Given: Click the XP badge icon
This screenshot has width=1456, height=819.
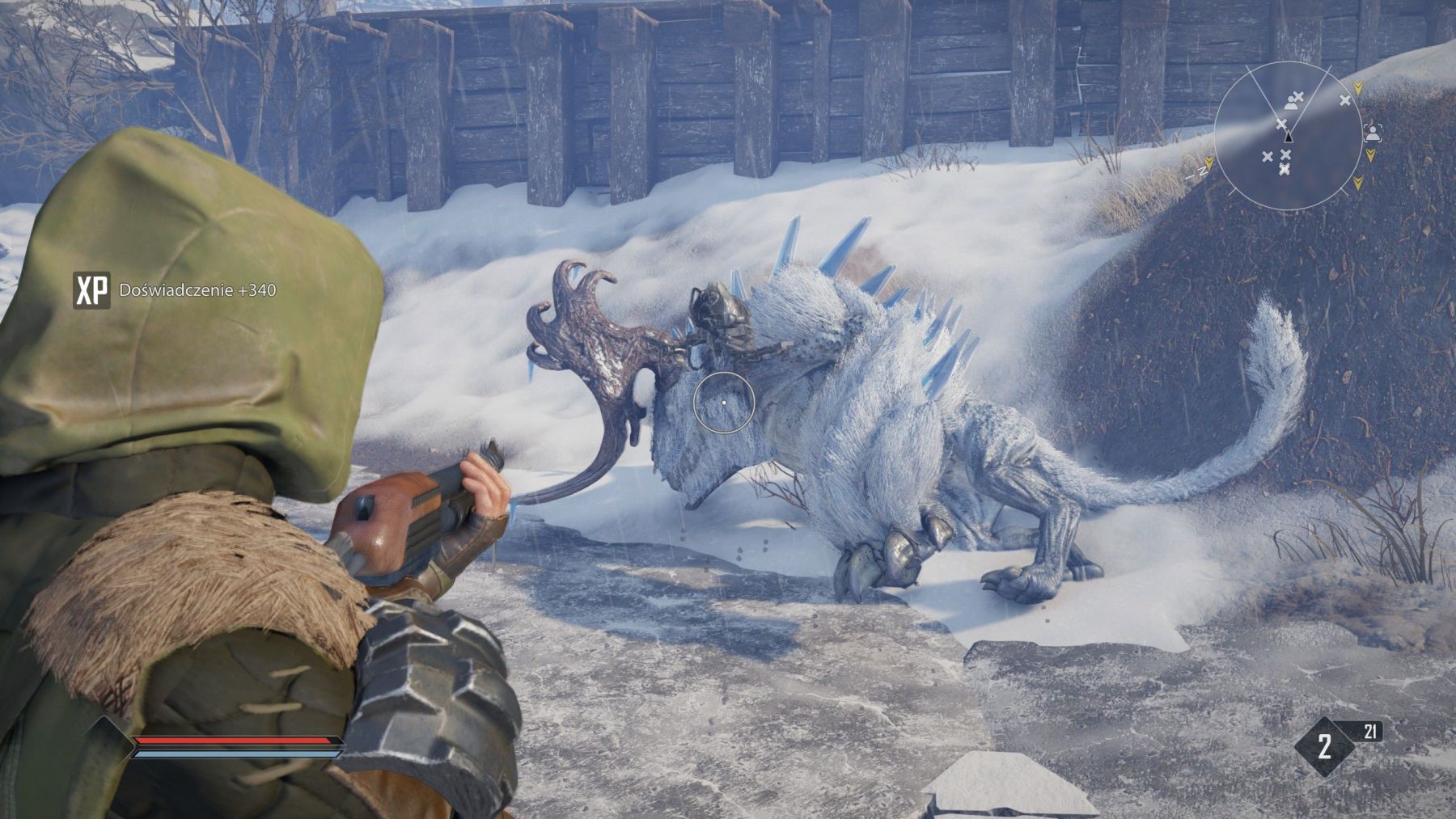Looking at the screenshot, I should (x=92, y=289).
